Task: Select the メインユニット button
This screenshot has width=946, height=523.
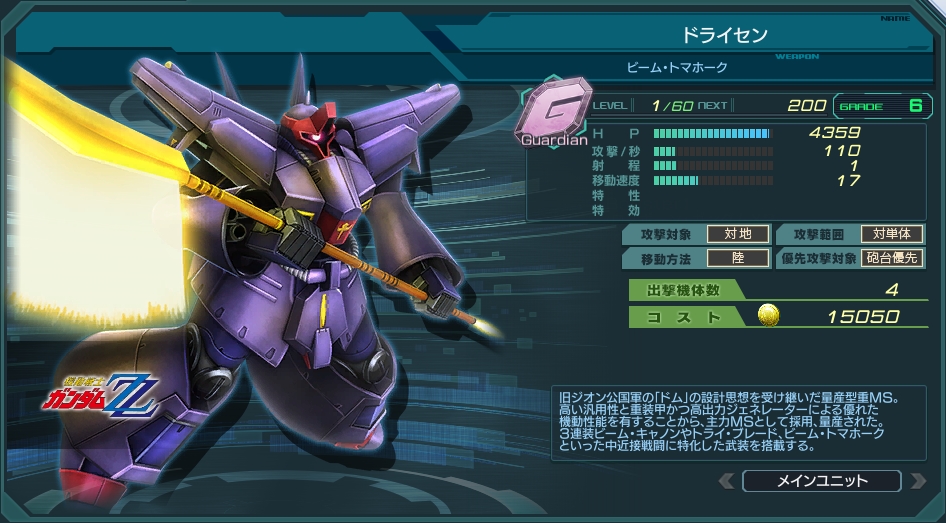Action: click(822, 481)
